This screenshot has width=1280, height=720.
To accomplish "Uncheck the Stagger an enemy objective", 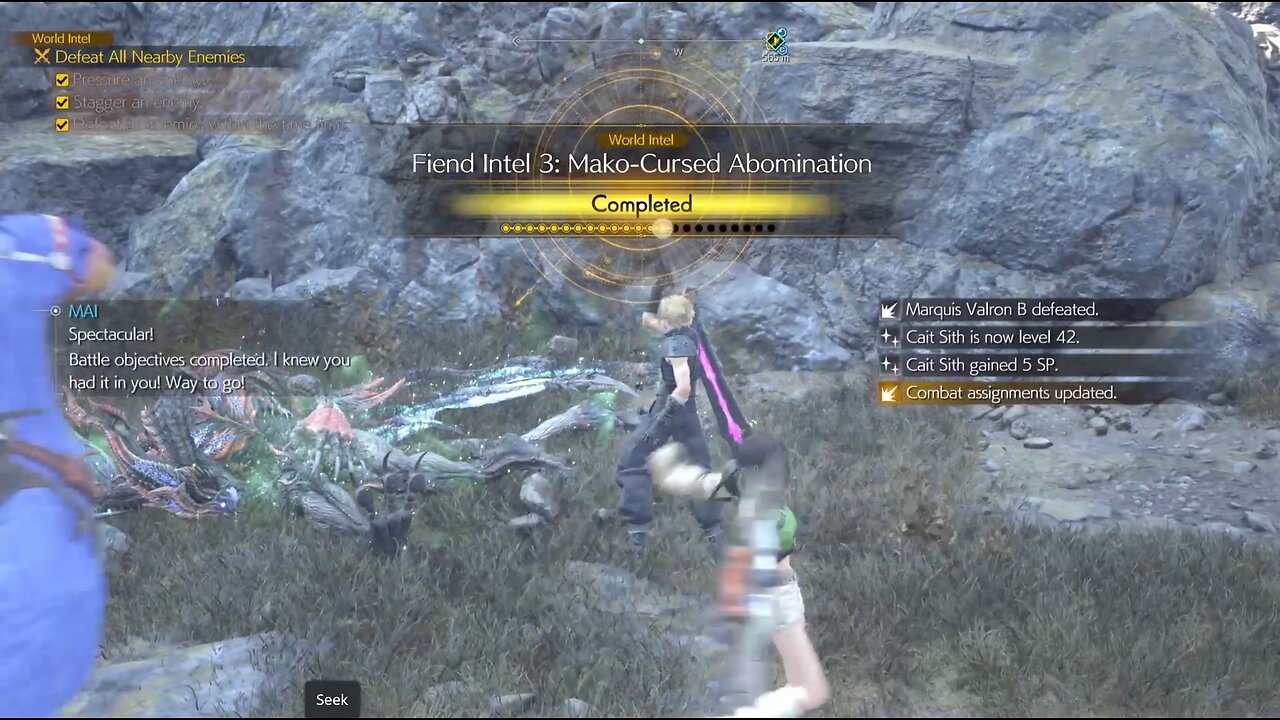I will coord(62,102).
